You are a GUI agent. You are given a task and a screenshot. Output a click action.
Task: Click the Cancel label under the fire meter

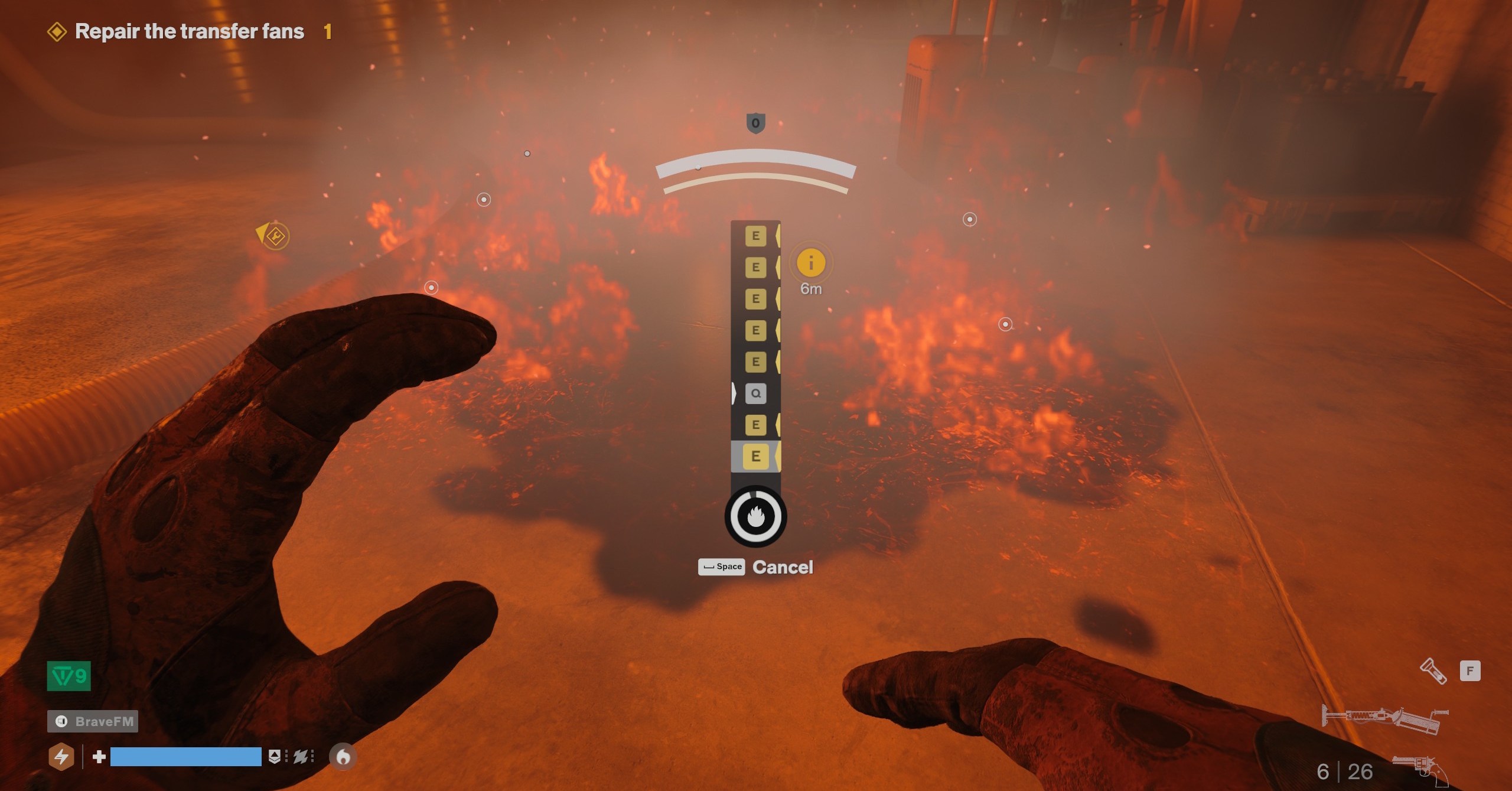coord(783,567)
